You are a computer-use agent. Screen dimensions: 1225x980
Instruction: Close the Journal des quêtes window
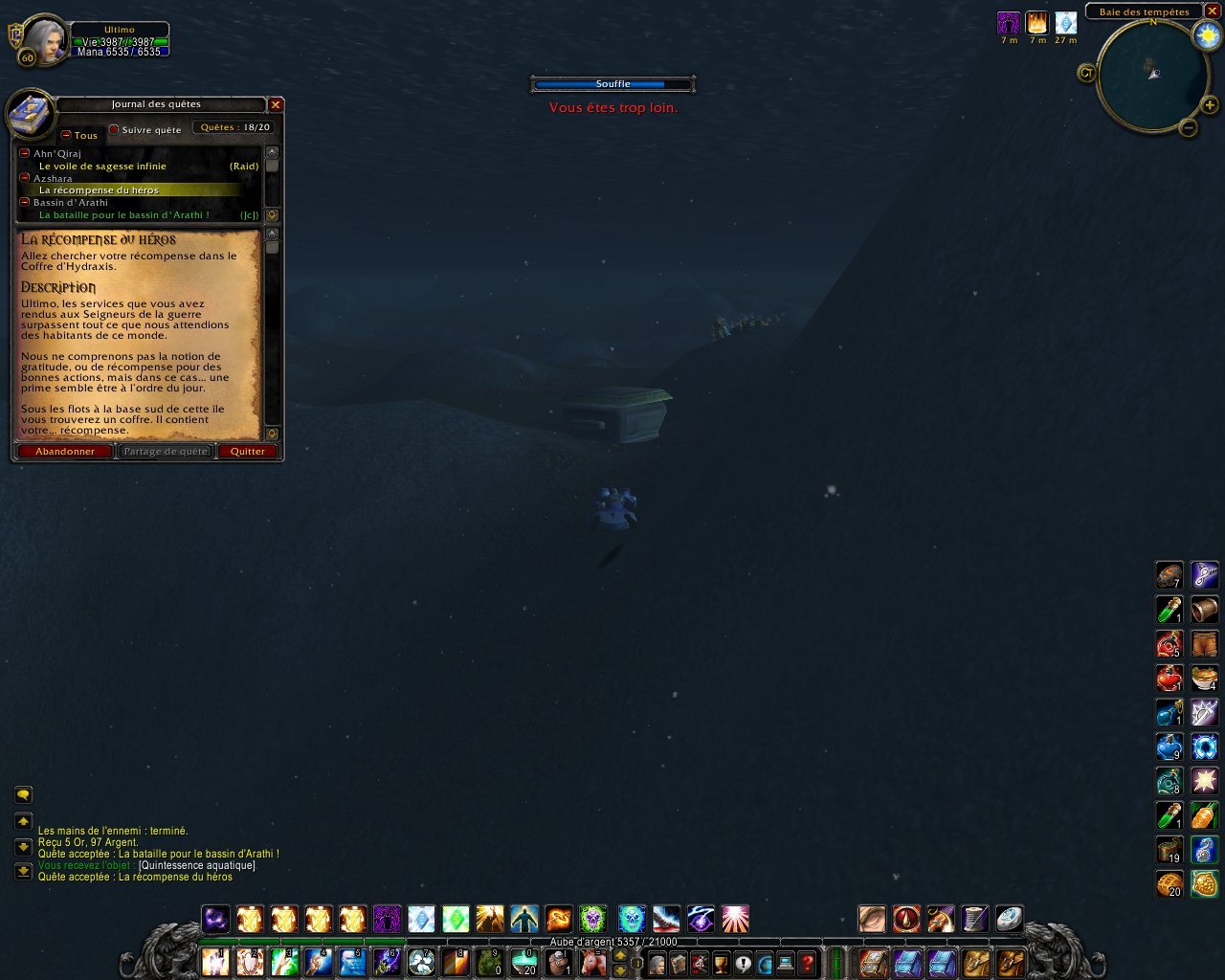276,104
